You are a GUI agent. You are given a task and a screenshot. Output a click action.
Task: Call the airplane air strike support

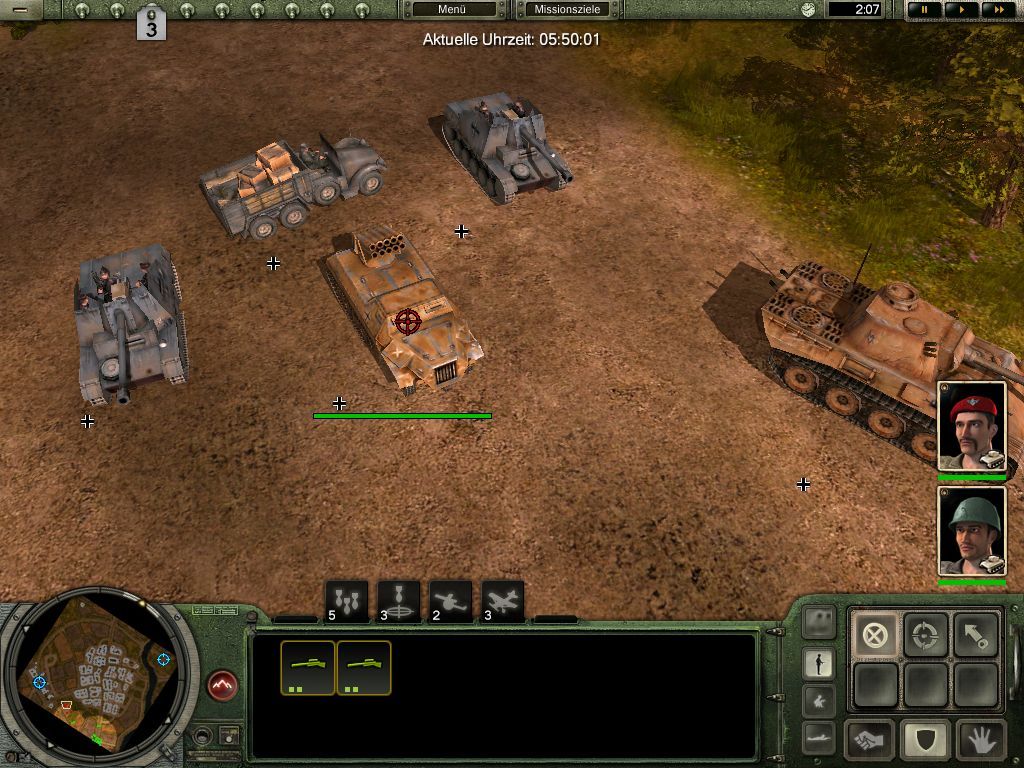502,602
